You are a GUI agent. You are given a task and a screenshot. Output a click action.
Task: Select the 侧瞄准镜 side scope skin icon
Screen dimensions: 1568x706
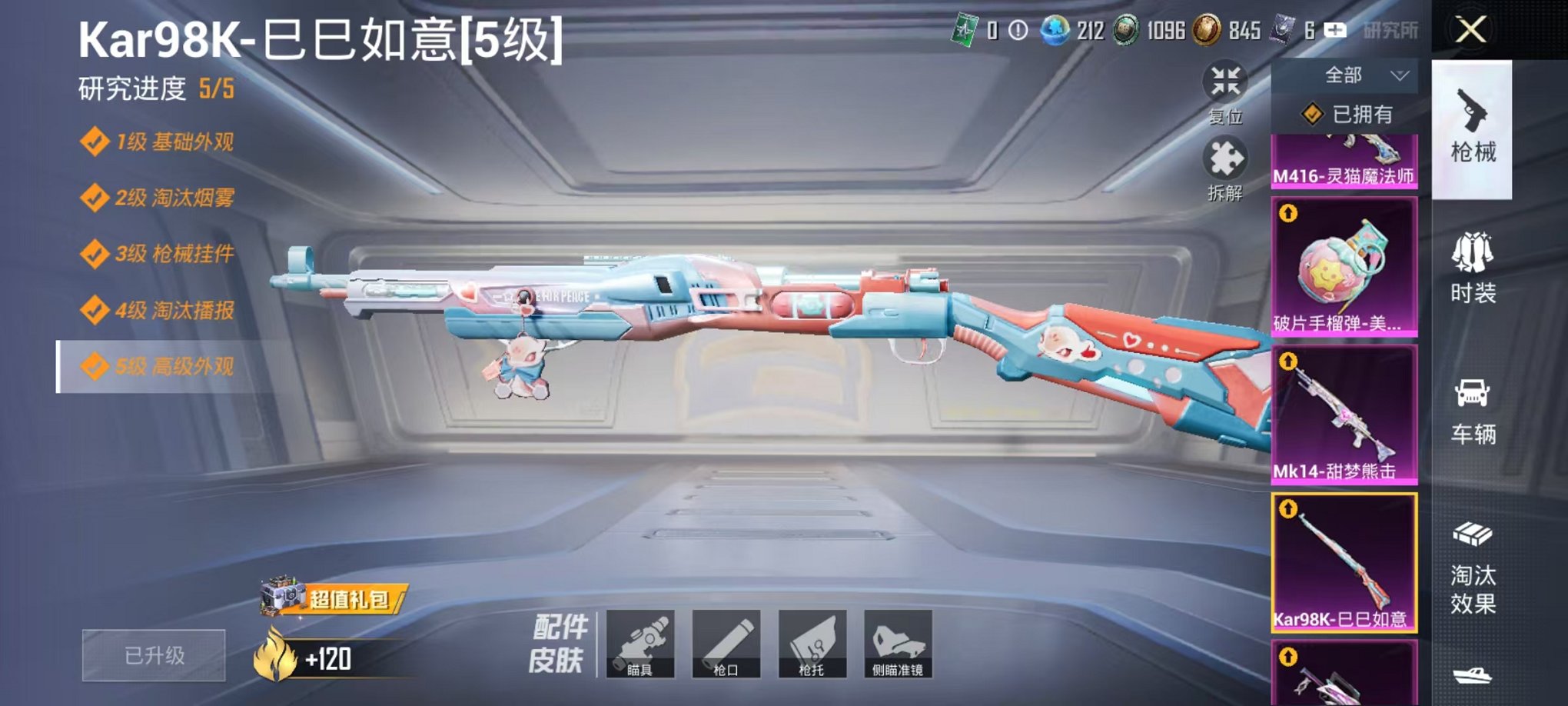coord(898,644)
